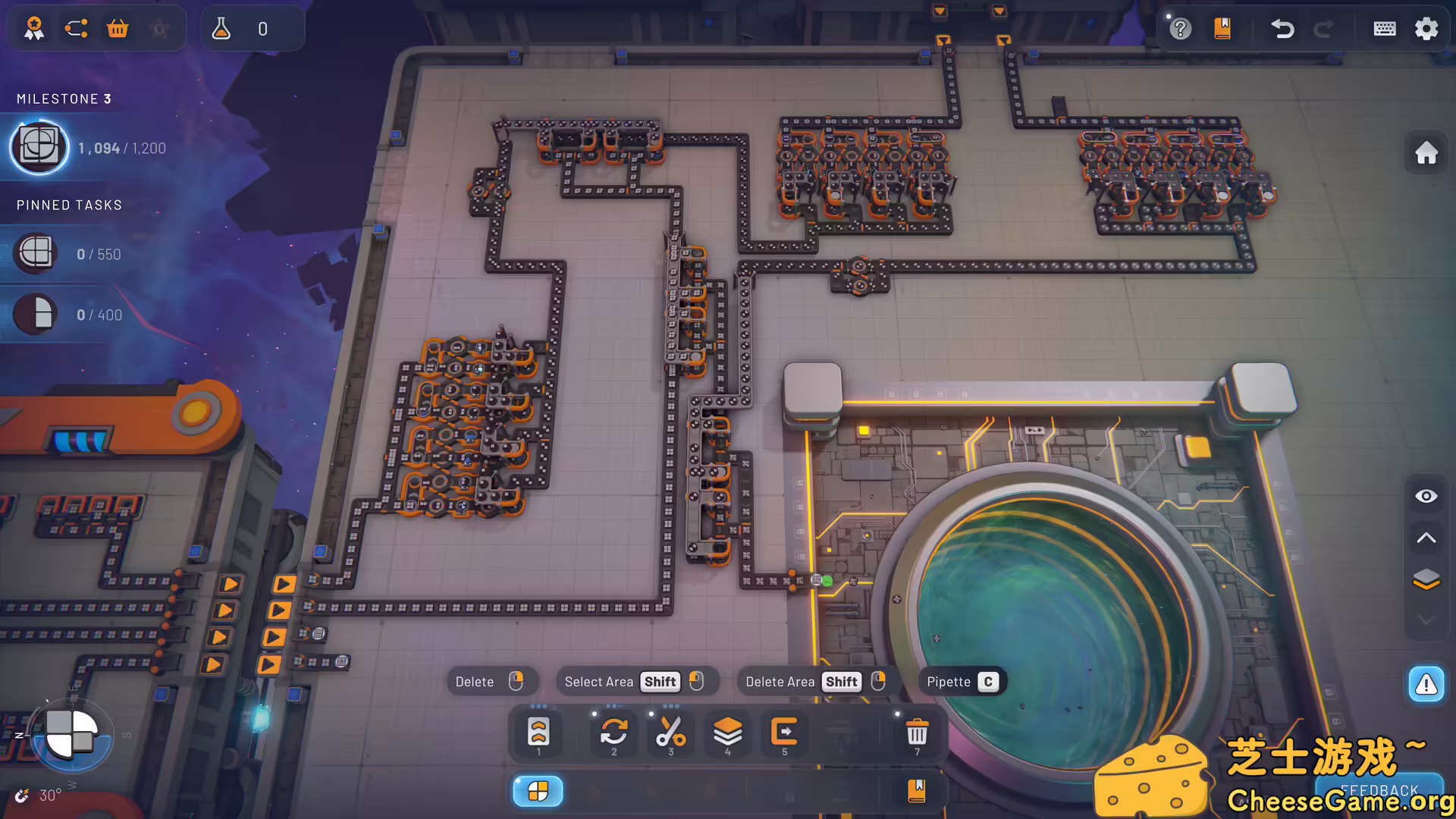Return to base with home button
The height and width of the screenshot is (819, 1456).
click(x=1426, y=153)
